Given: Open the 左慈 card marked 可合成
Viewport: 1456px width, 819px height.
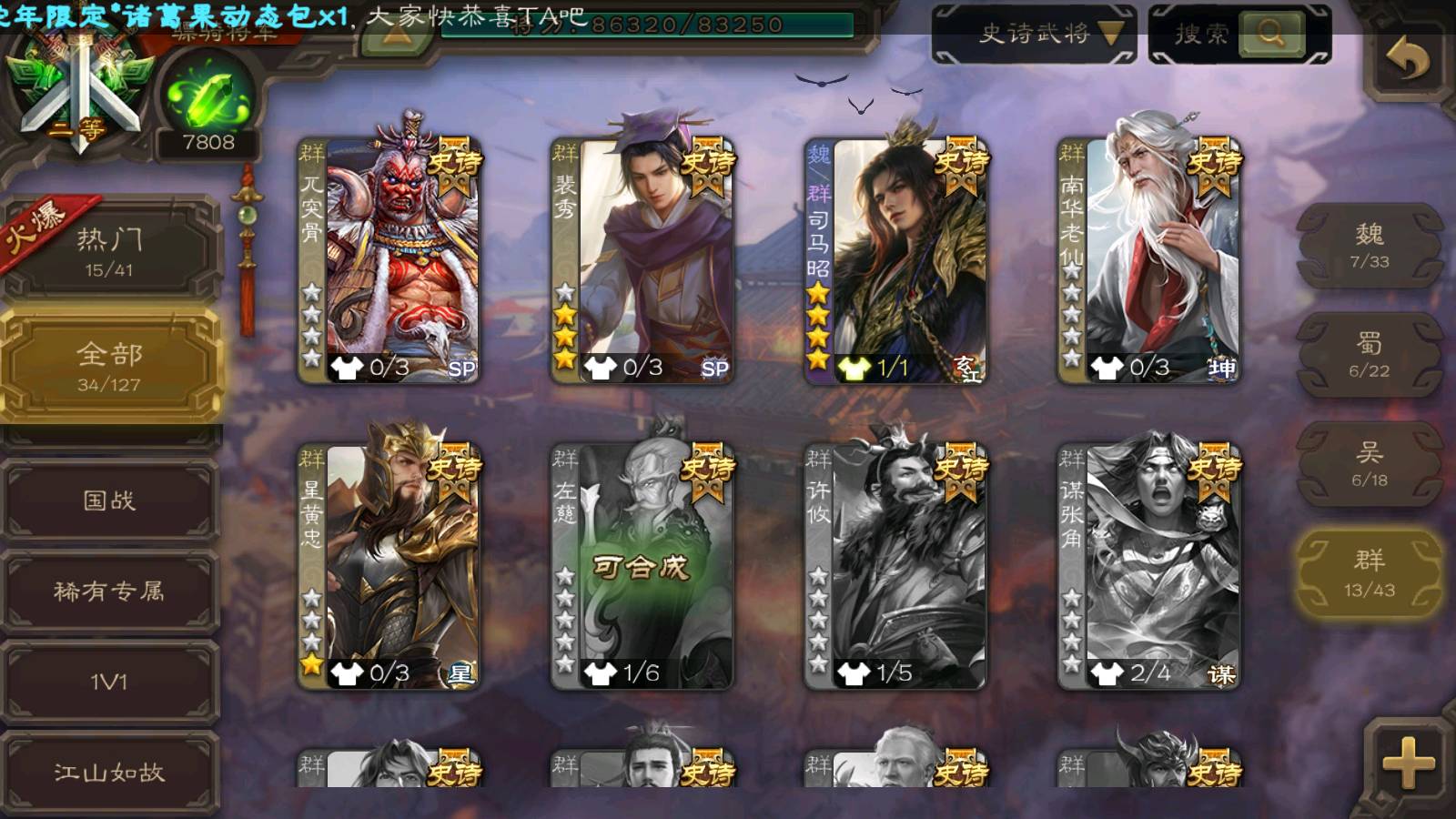Looking at the screenshot, I should 642,566.
